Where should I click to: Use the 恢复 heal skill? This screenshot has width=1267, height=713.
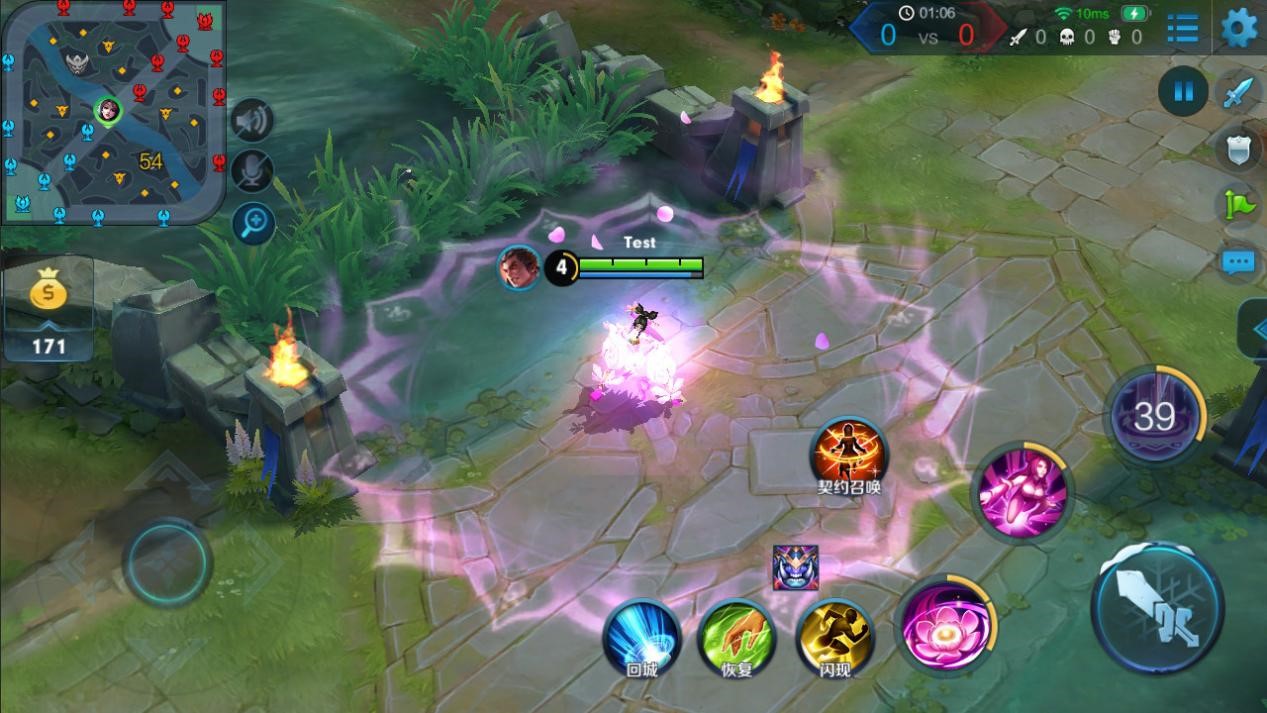tap(737, 637)
